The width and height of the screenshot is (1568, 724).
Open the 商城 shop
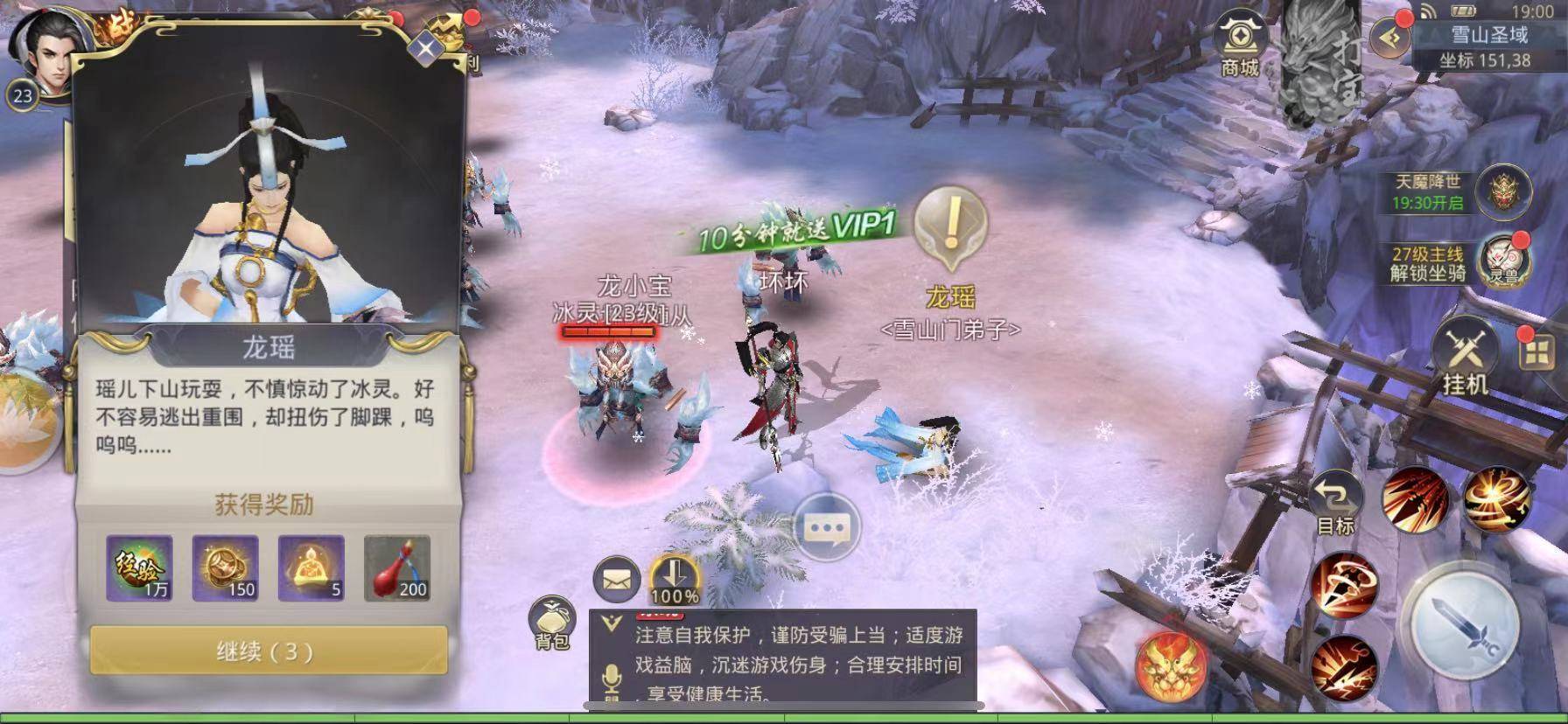(x=1239, y=42)
